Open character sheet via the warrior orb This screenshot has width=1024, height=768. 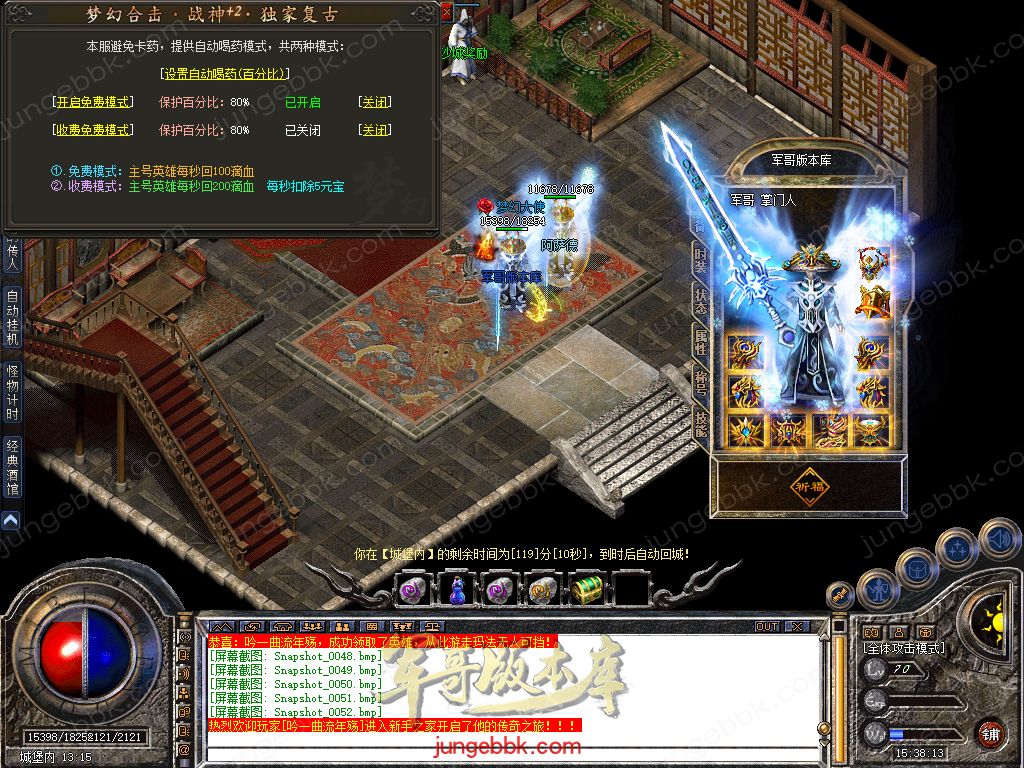878,588
